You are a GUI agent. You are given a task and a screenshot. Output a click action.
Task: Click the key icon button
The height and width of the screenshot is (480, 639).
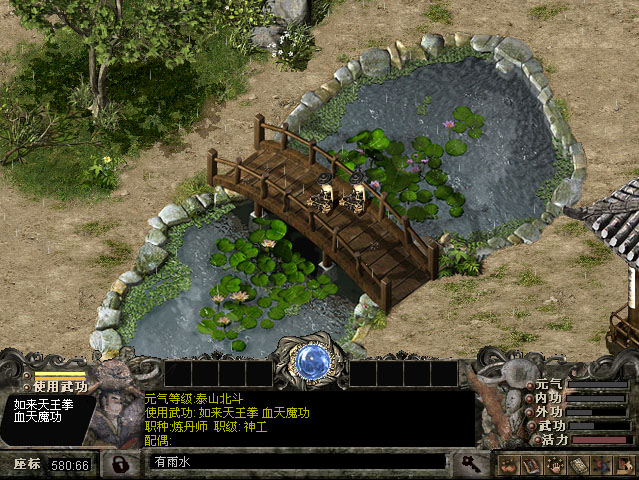click(x=469, y=463)
